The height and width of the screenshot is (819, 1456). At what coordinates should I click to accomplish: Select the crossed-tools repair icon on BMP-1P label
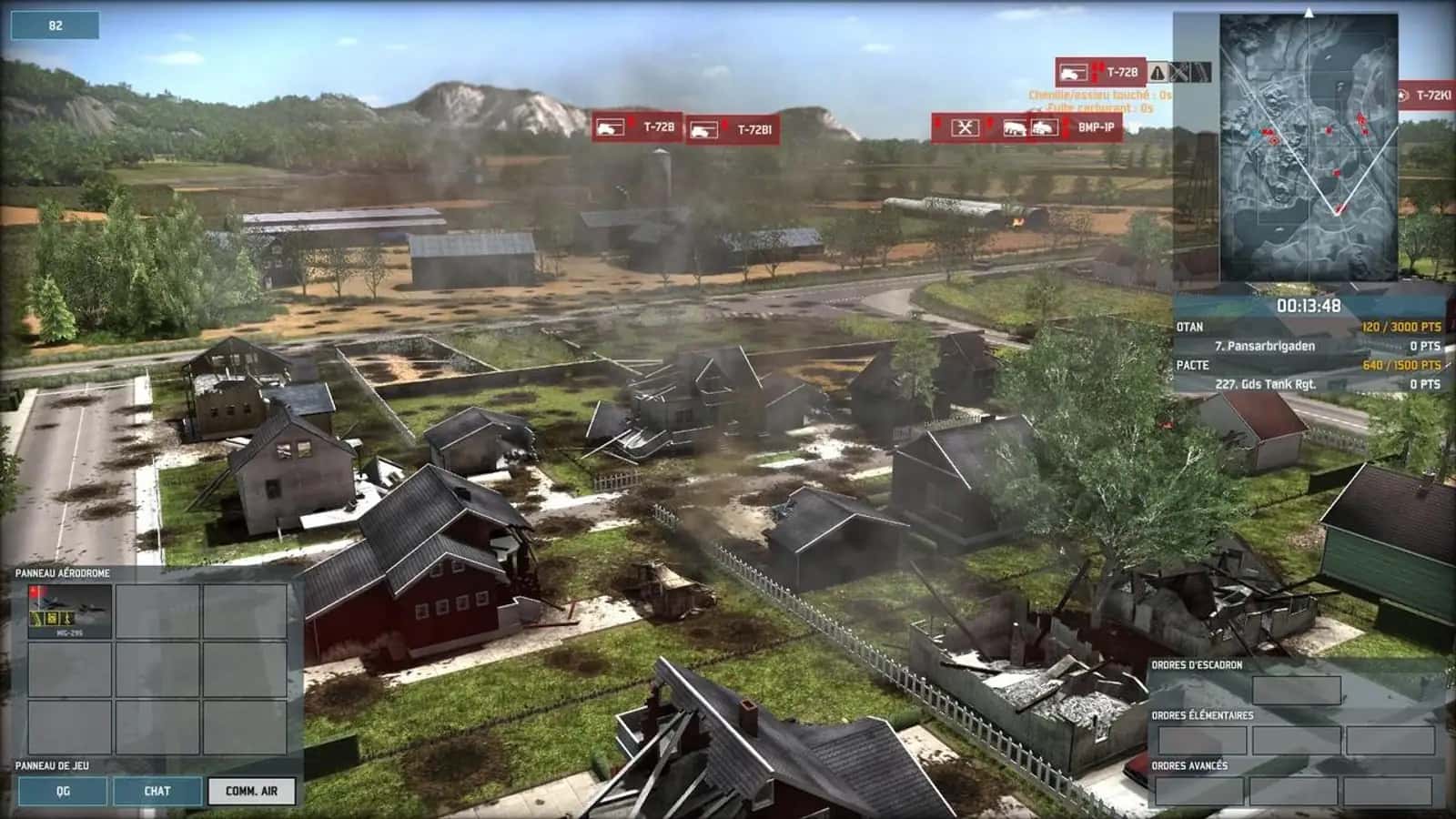coord(965,127)
